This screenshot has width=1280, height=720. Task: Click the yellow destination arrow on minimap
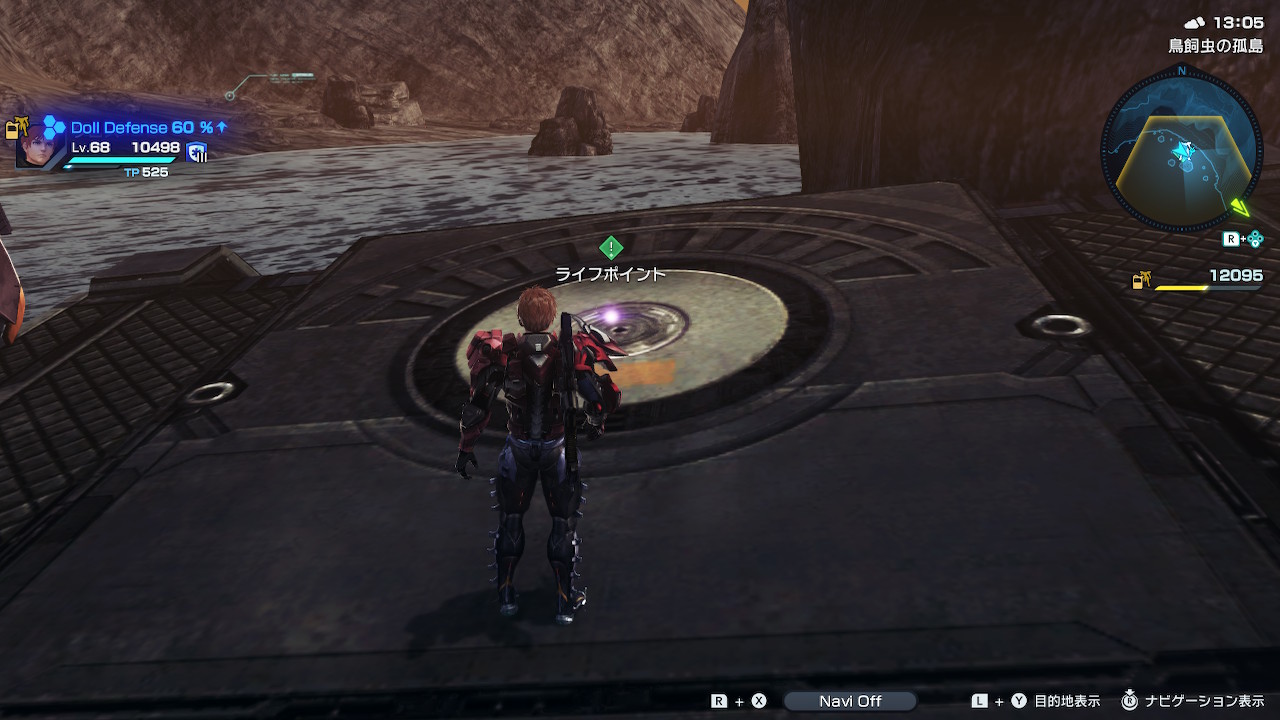[x=1240, y=207]
